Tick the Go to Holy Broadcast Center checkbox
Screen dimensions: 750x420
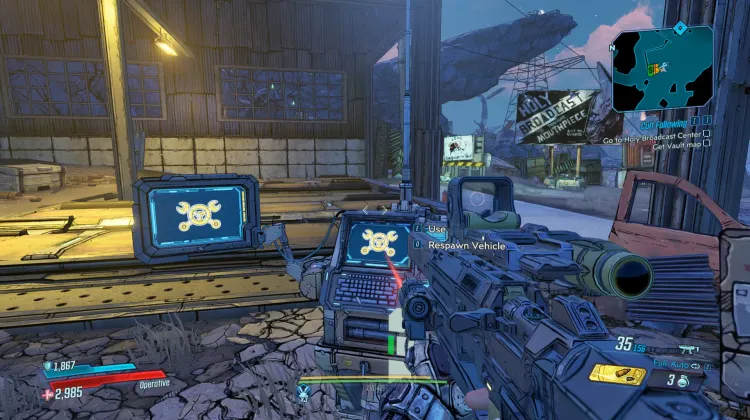tap(707, 131)
